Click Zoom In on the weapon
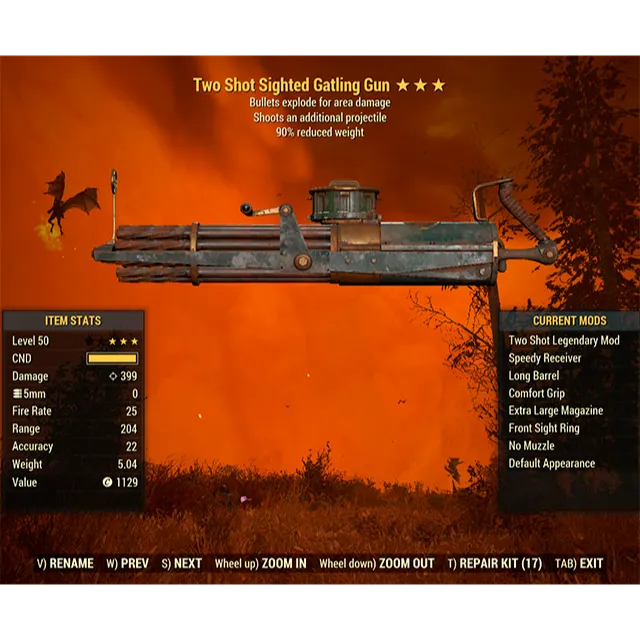The height and width of the screenshot is (640, 640). (x=260, y=563)
